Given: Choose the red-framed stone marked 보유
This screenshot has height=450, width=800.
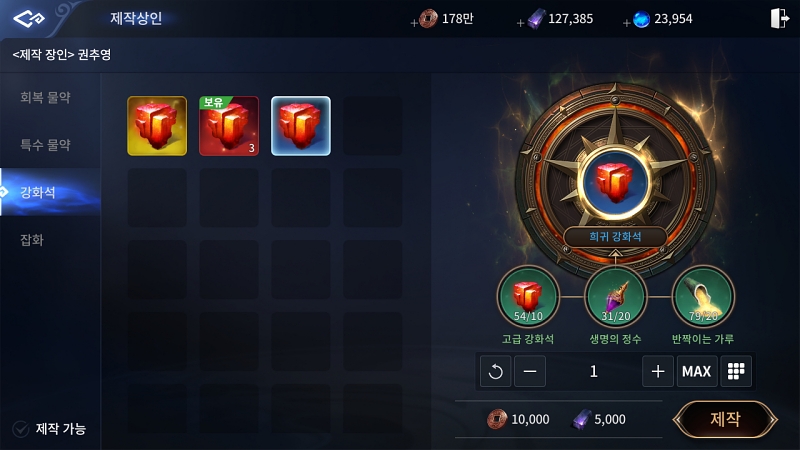Looking at the screenshot, I should pyautogui.click(x=229, y=126).
